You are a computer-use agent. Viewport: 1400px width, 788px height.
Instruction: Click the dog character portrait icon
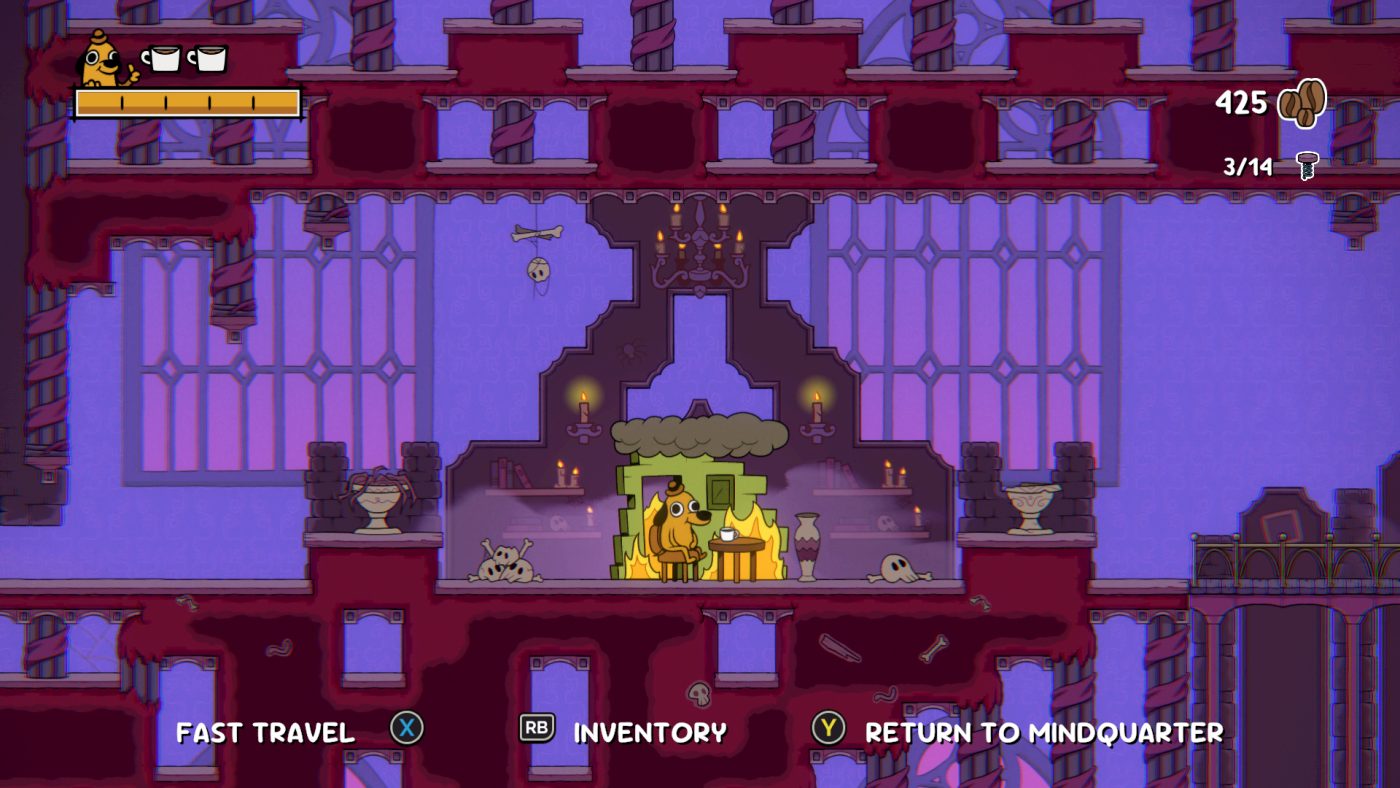click(x=100, y=58)
